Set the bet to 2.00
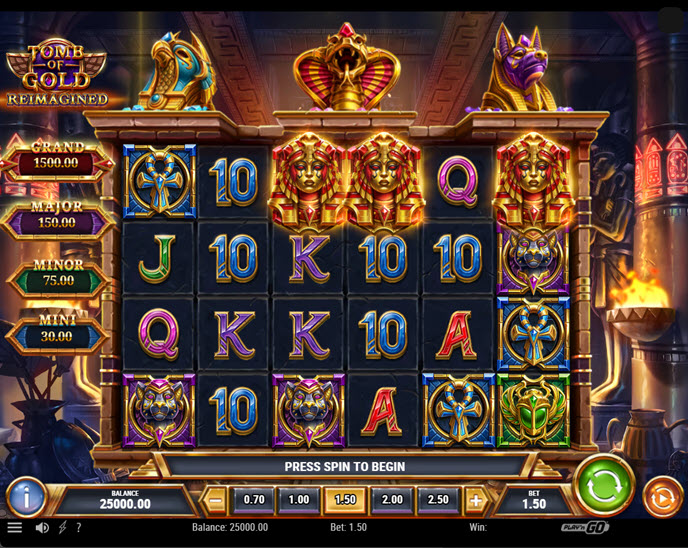 392,499
